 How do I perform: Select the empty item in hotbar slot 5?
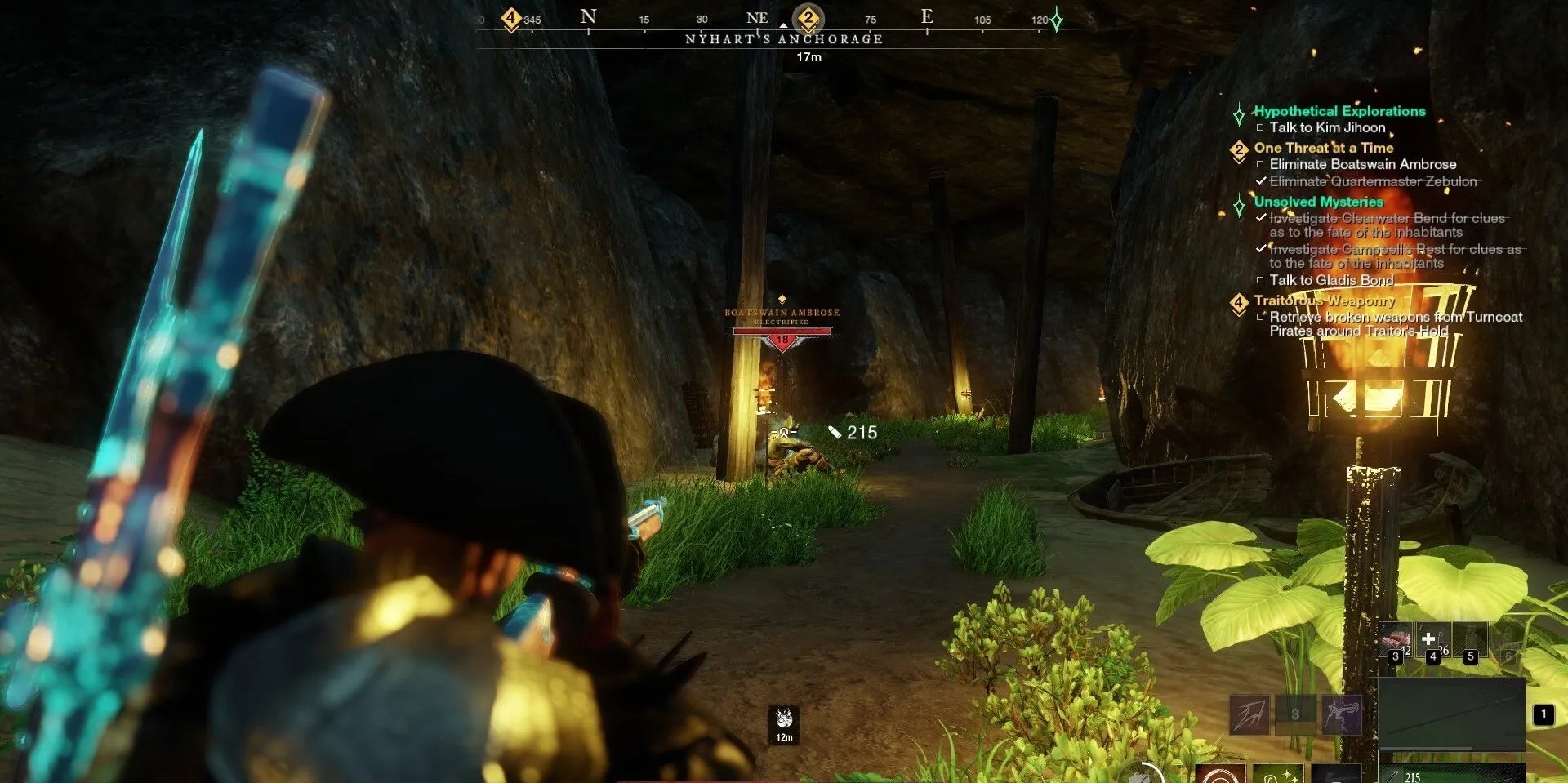pyautogui.click(x=1471, y=638)
